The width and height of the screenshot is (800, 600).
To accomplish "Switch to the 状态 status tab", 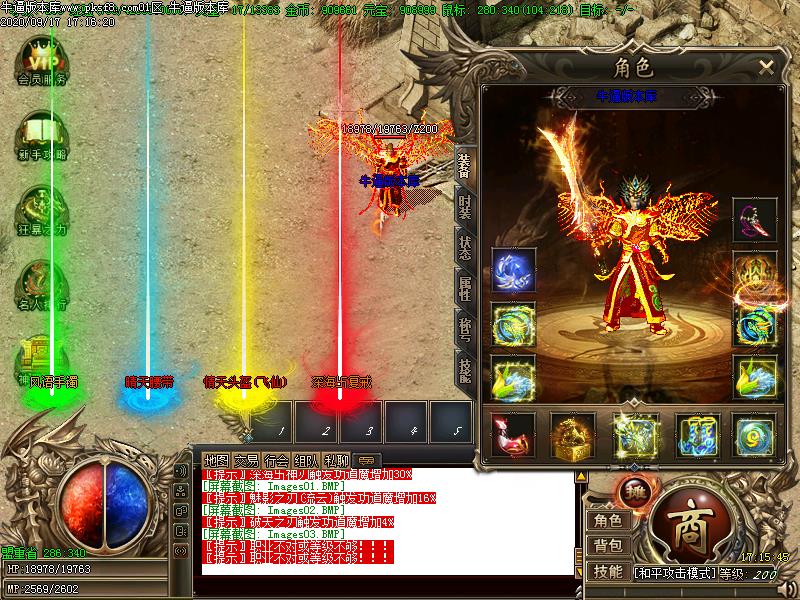I will point(465,248).
